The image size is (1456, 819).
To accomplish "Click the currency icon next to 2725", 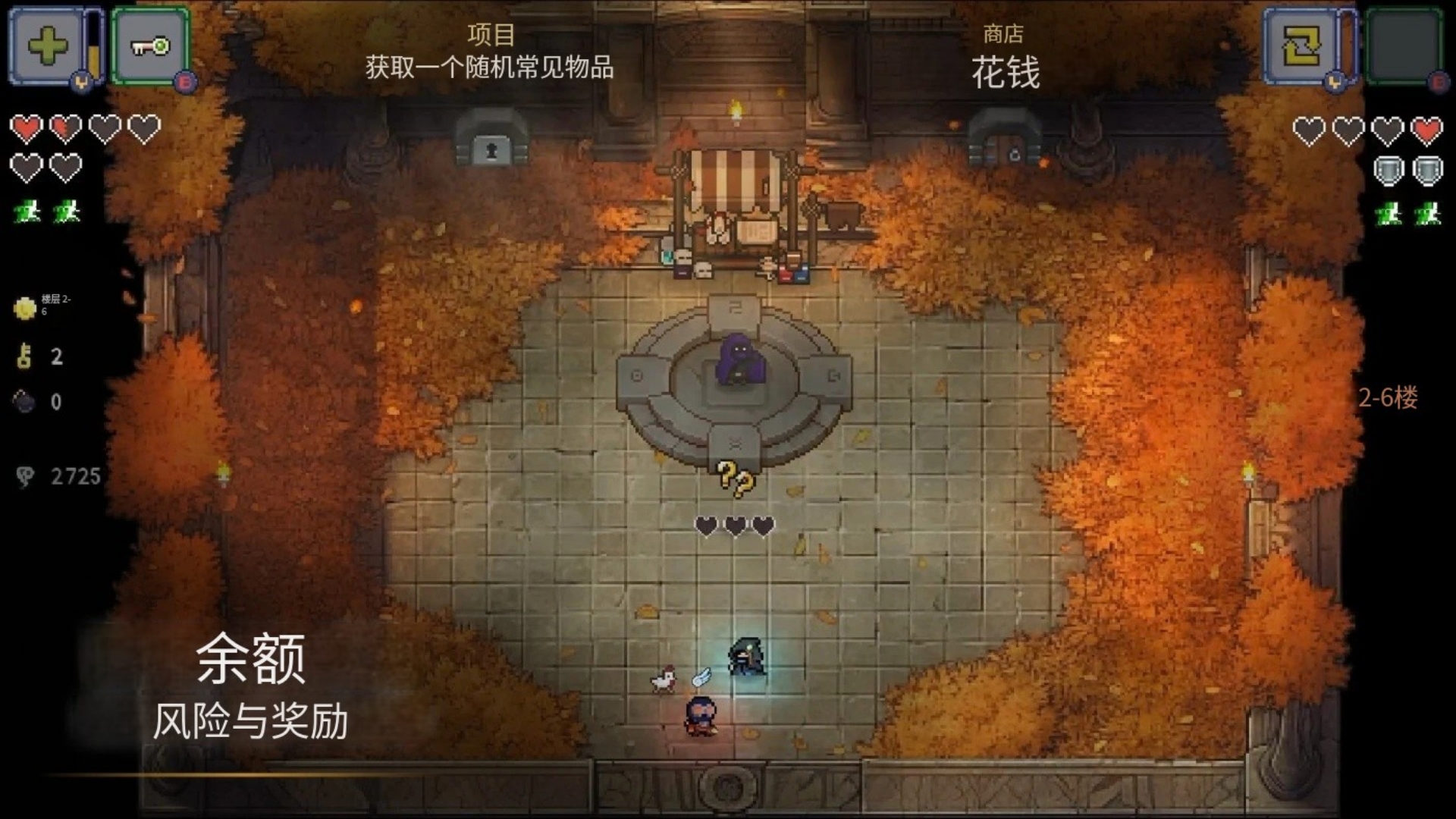I will [24, 474].
